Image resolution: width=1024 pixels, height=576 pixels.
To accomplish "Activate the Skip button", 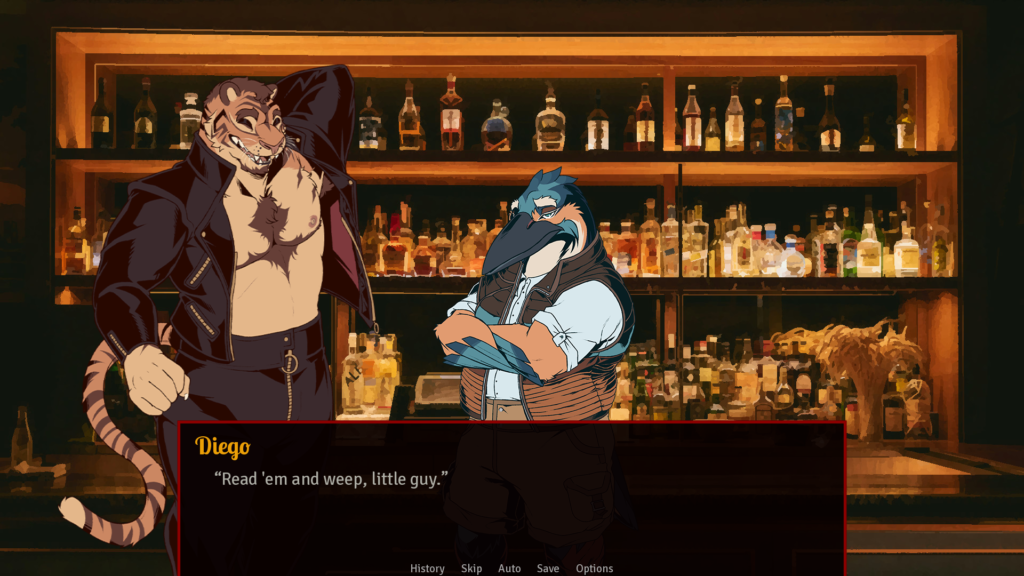I will tap(471, 568).
